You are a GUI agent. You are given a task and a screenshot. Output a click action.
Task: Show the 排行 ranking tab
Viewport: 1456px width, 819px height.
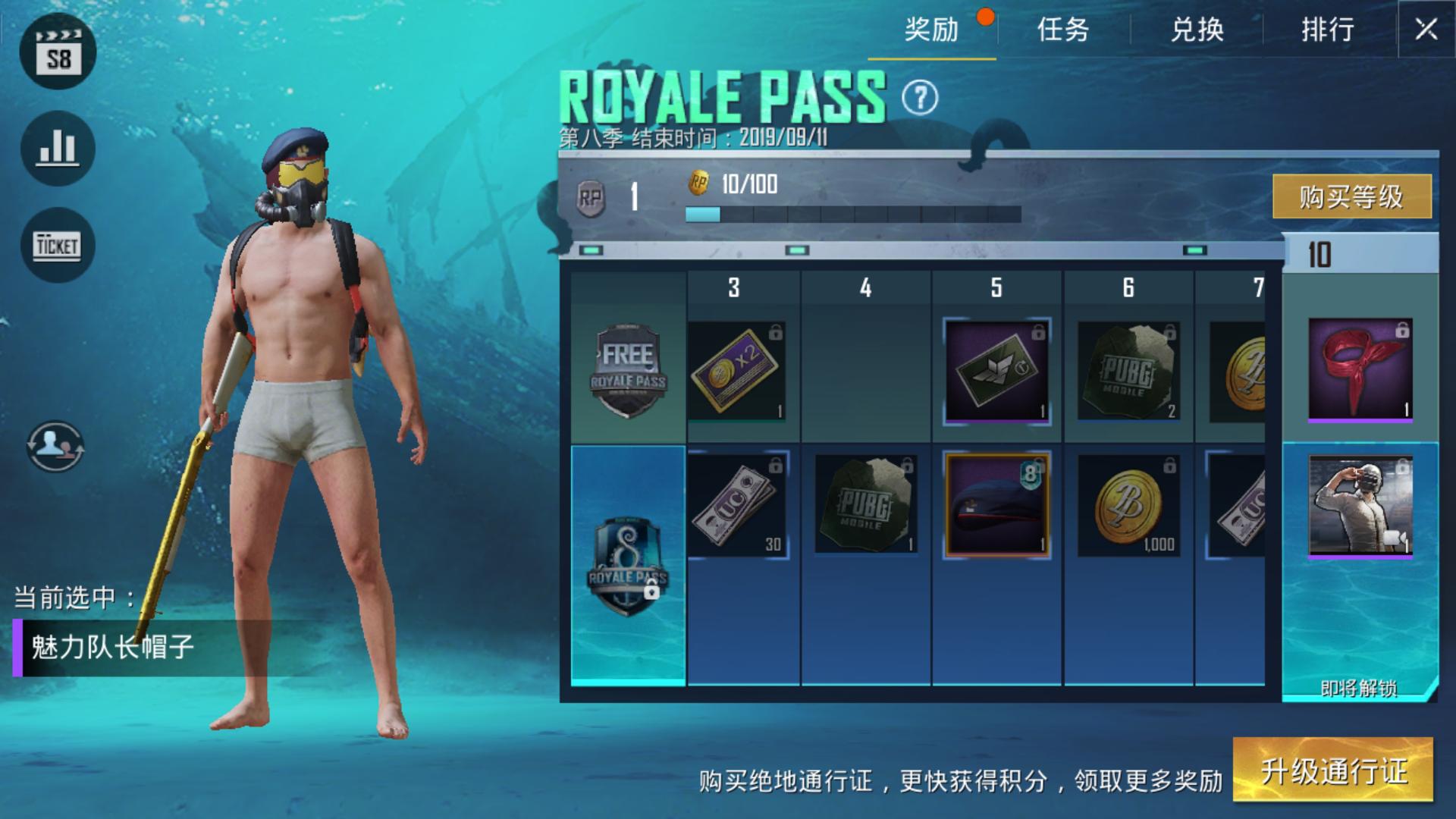coord(1328,30)
